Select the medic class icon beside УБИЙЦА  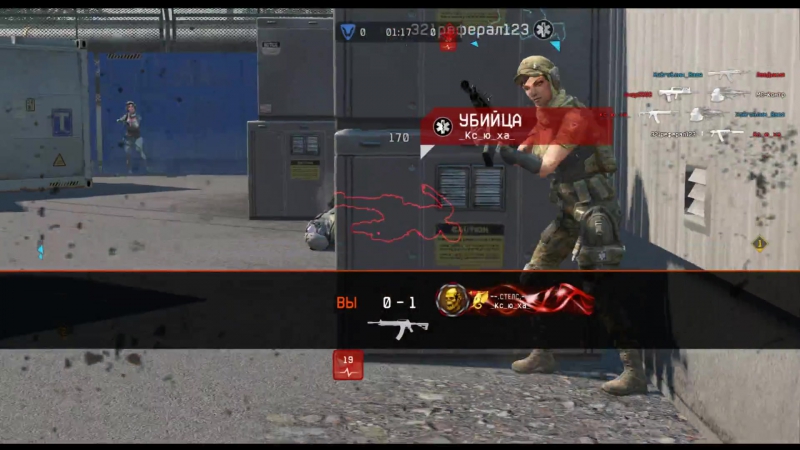(443, 126)
